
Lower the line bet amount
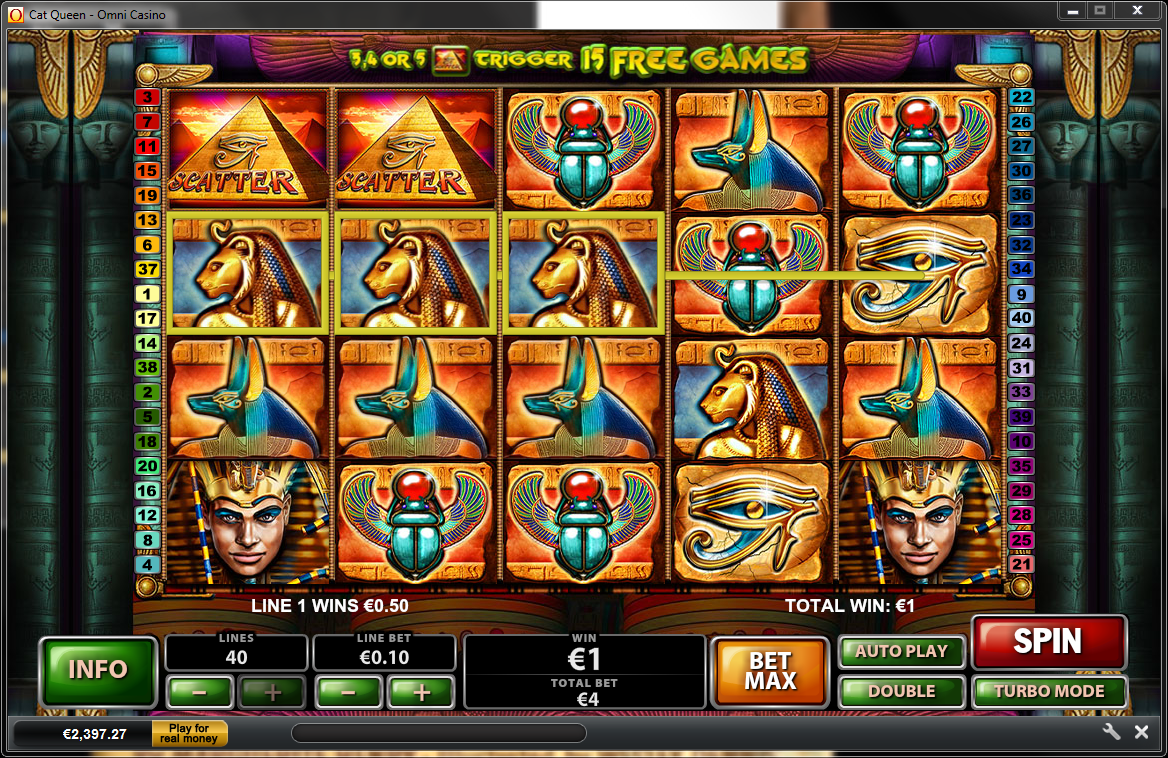(x=347, y=691)
